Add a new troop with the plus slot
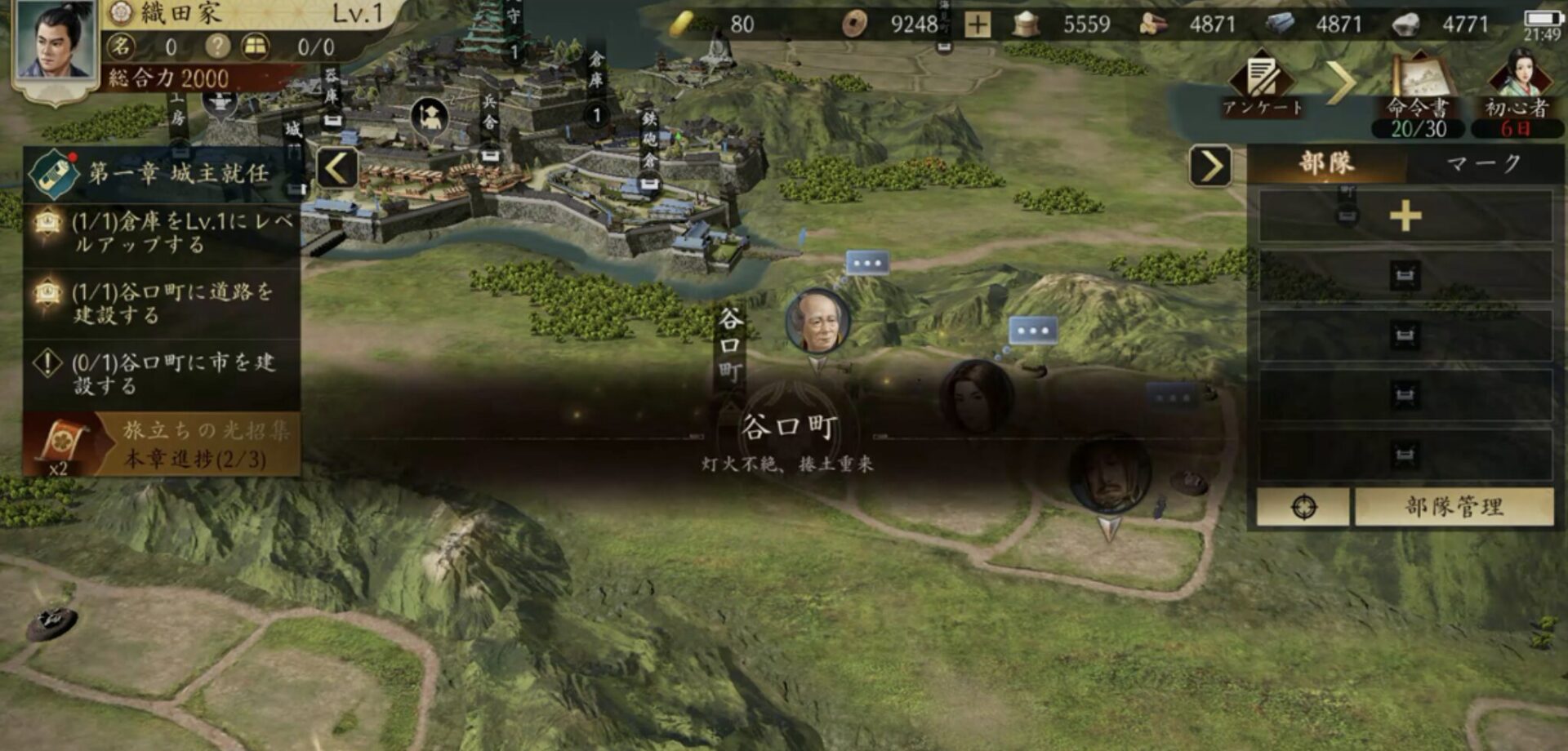 point(1405,216)
